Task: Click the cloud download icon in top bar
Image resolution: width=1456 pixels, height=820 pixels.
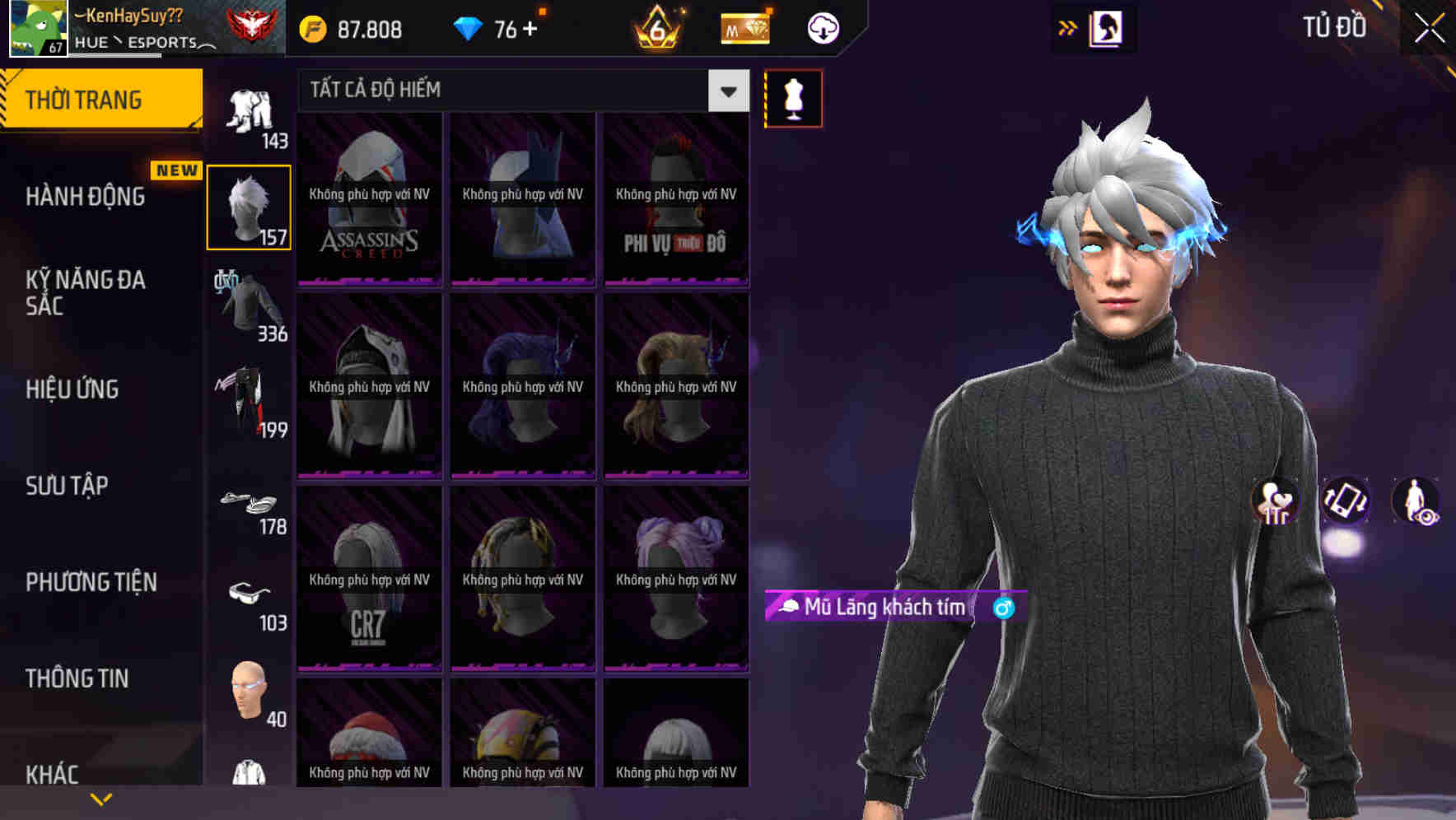Action: tap(821, 27)
